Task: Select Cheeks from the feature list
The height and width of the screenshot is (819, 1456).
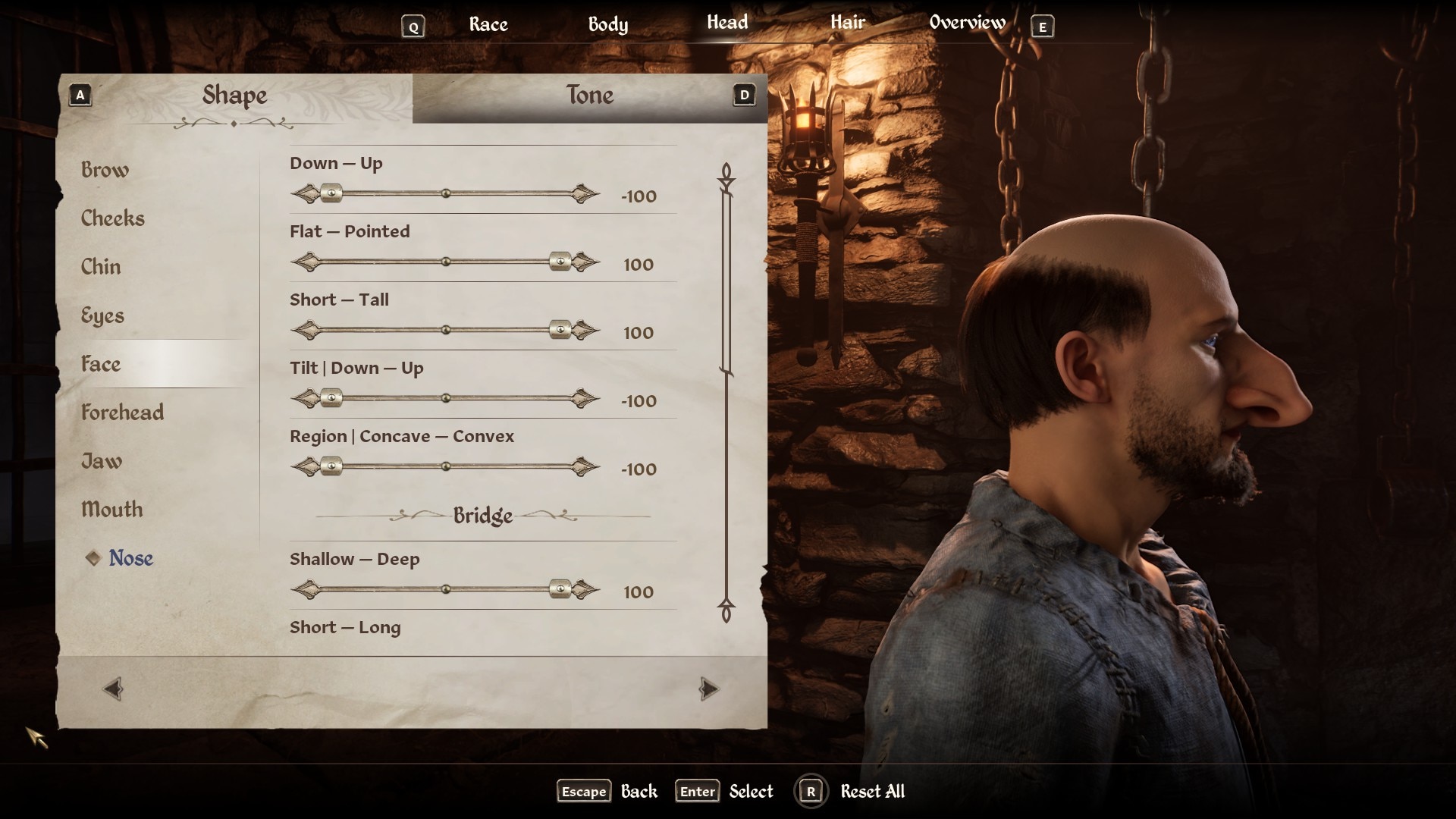Action: 112,218
